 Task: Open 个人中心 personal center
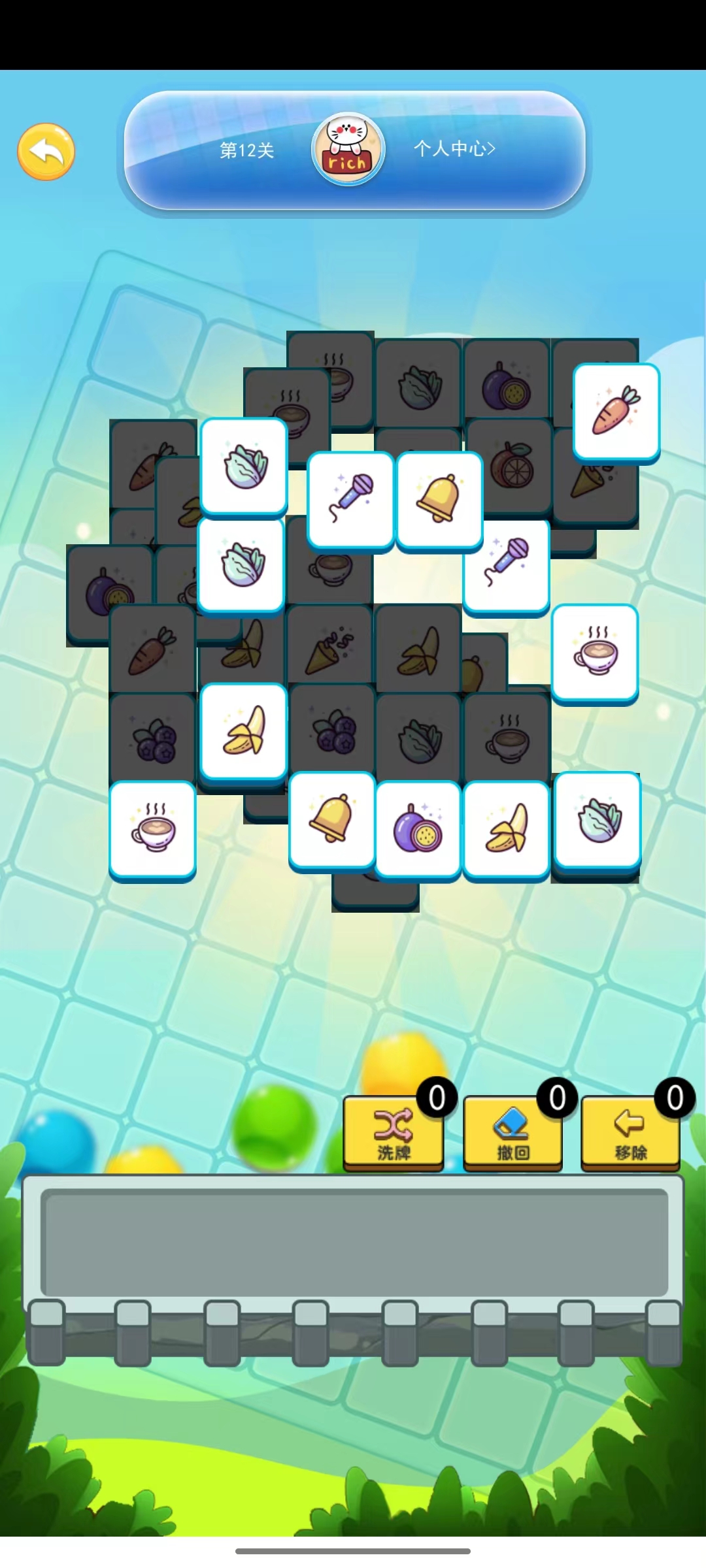[454, 149]
